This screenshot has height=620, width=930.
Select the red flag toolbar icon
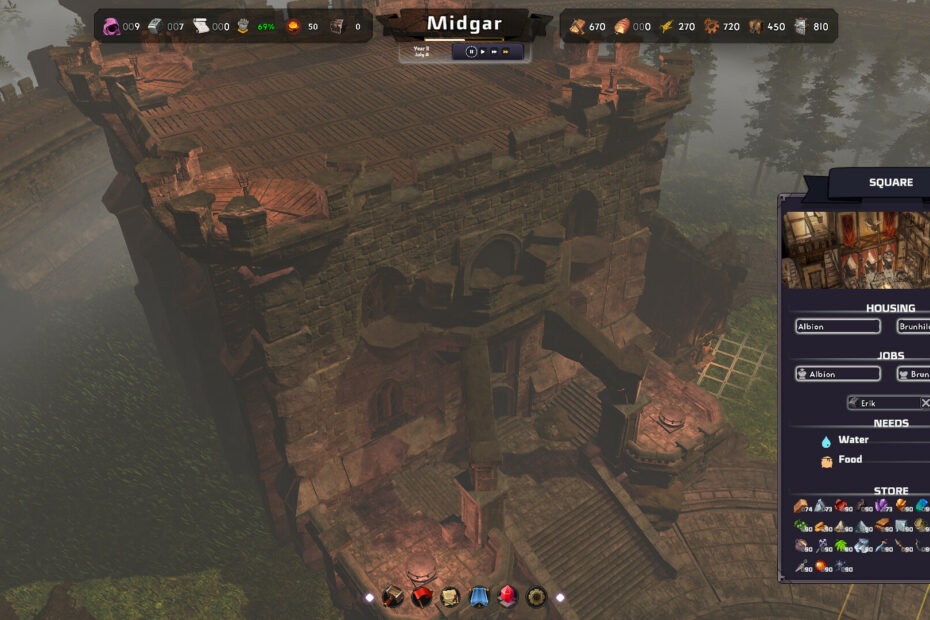pos(421,597)
